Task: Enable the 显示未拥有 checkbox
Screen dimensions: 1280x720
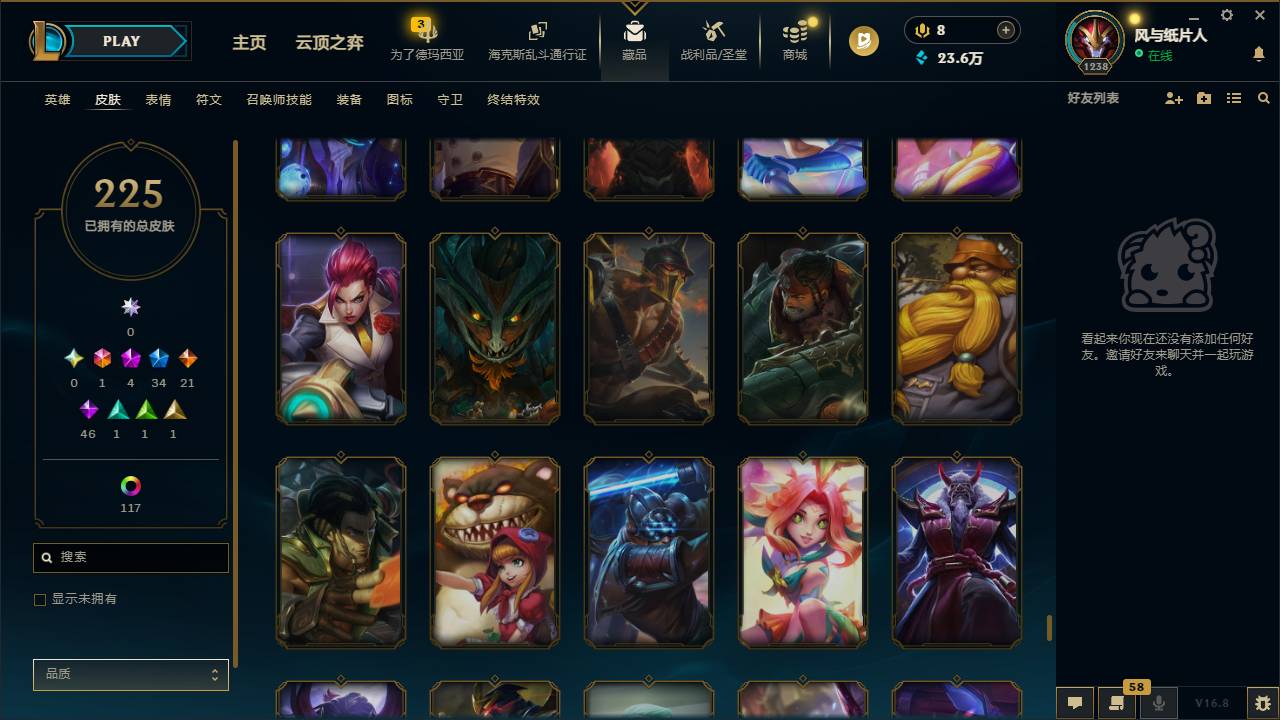Action: coord(40,599)
